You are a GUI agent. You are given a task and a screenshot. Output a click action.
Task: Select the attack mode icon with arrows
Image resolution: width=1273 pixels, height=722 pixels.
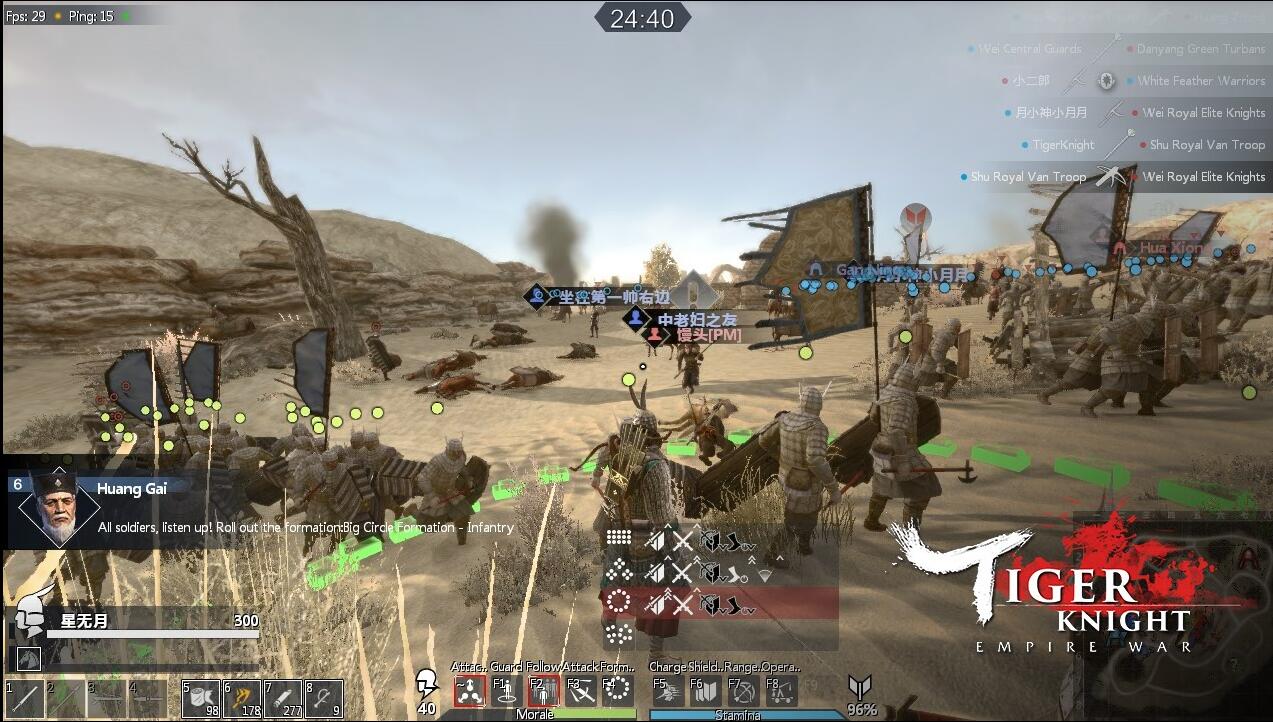[470, 690]
